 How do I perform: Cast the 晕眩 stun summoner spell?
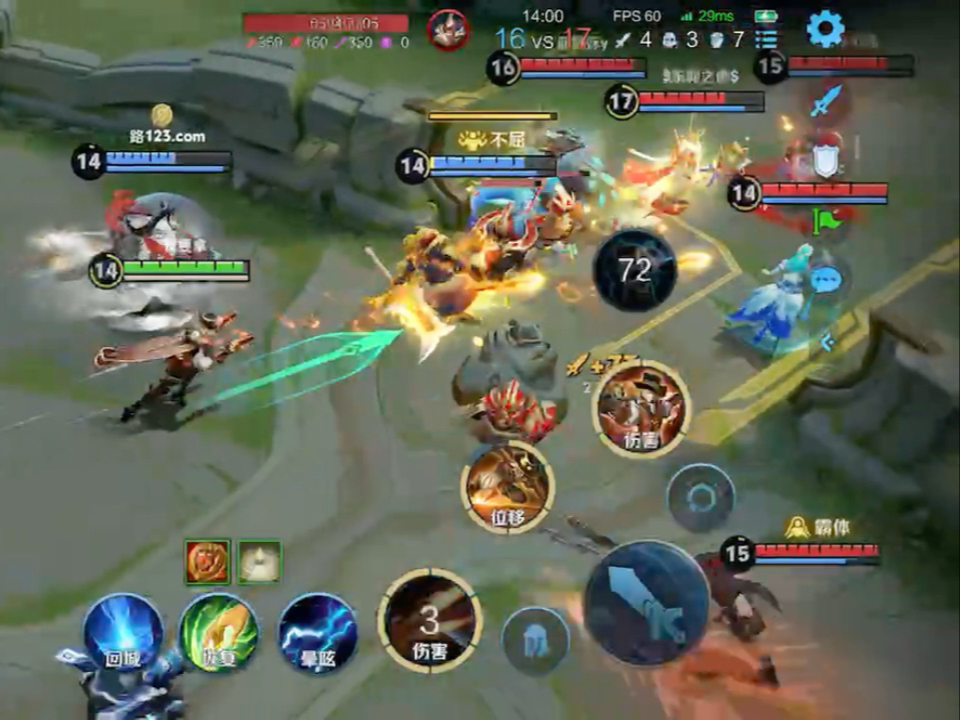317,633
